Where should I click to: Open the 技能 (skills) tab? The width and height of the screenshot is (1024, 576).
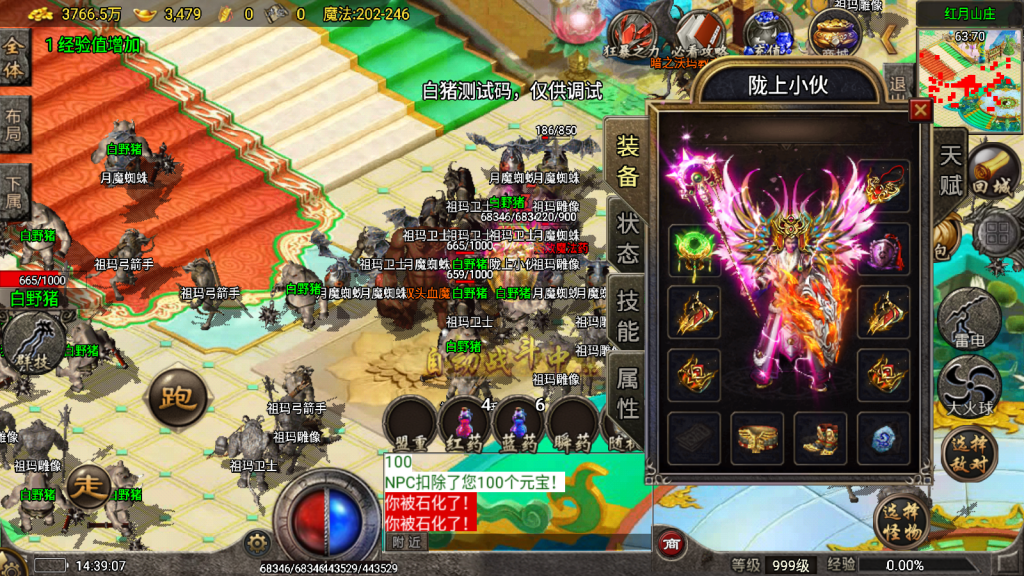coord(628,315)
